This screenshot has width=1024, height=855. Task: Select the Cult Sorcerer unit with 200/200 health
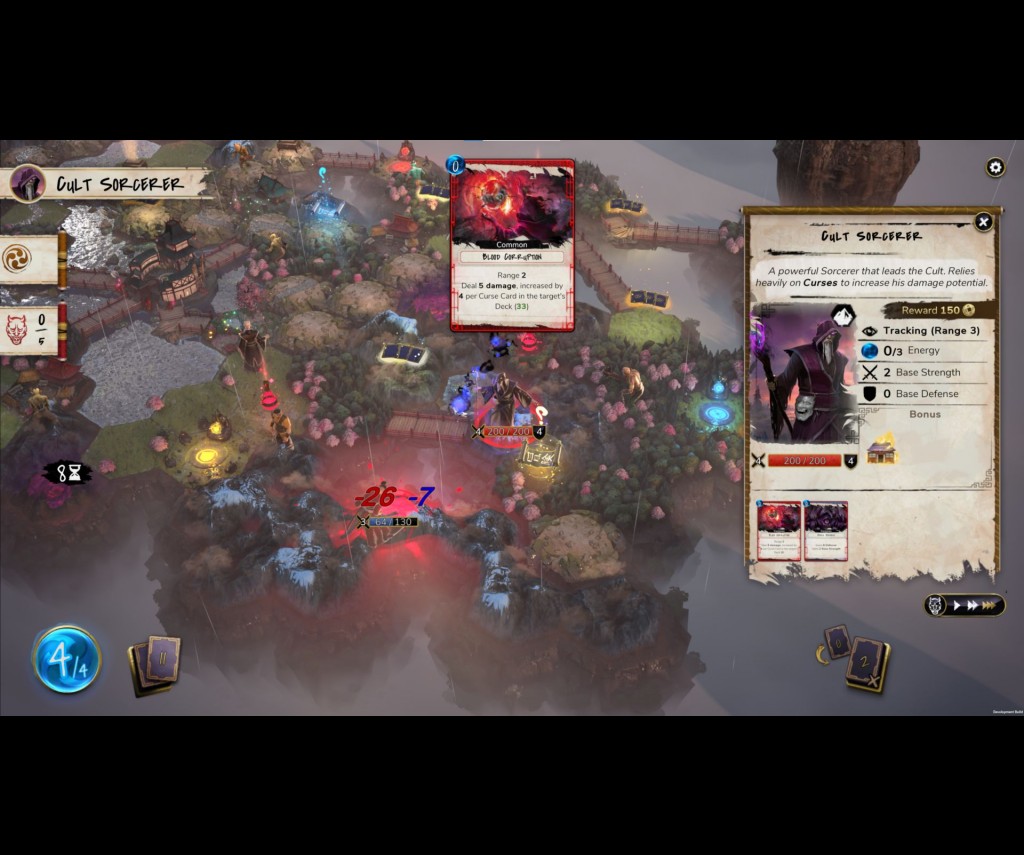pos(509,402)
